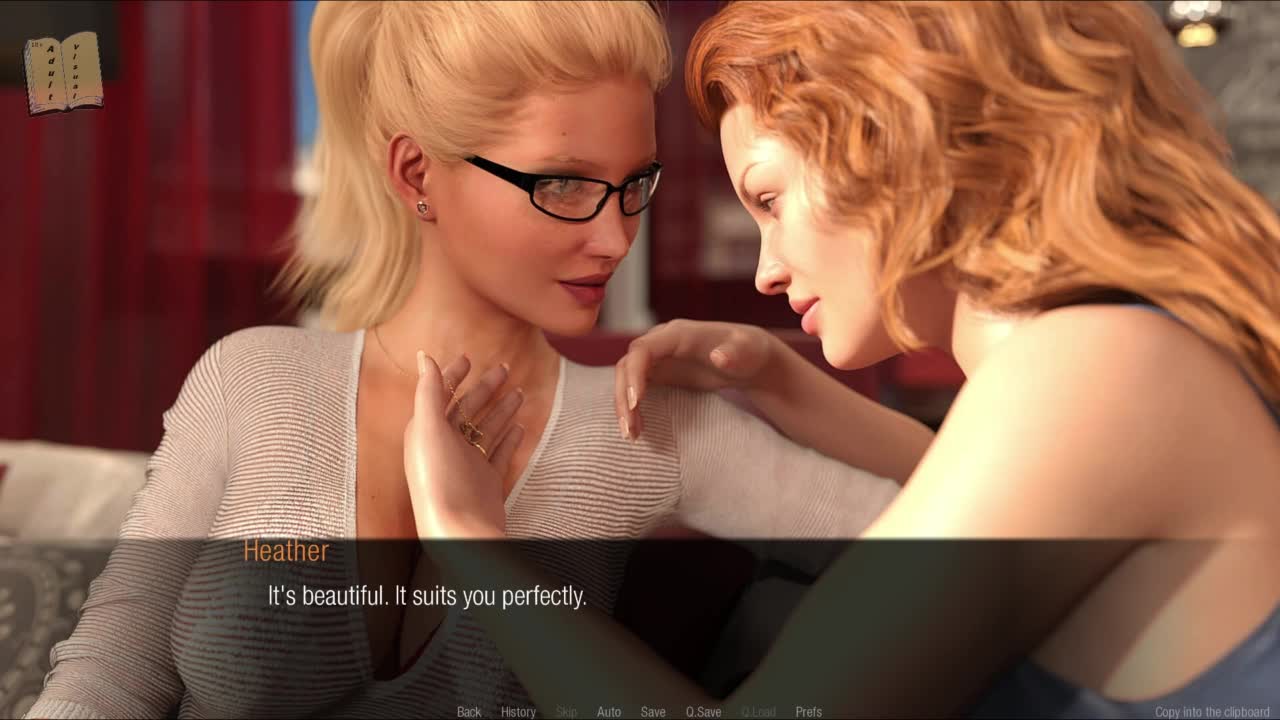The image size is (1280, 720).
Task: Quick save with the Q.Save button
Action: tap(703, 712)
